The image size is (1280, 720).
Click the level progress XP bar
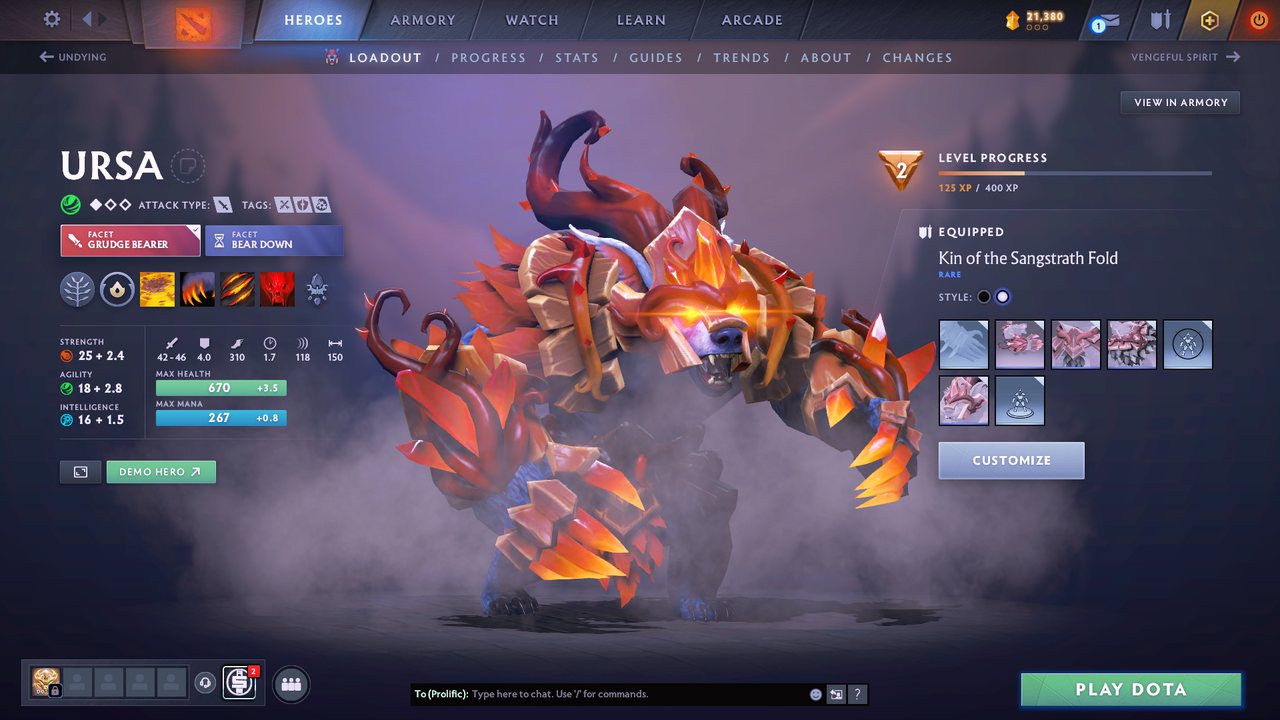(1075, 173)
